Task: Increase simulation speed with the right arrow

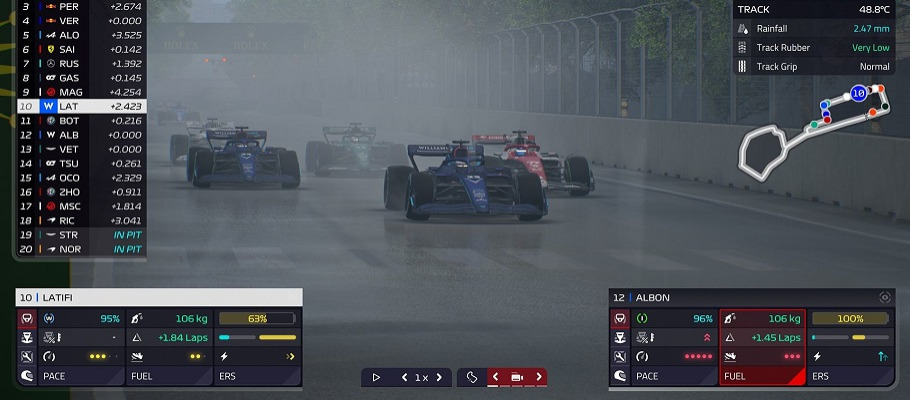Action: pyautogui.click(x=439, y=377)
